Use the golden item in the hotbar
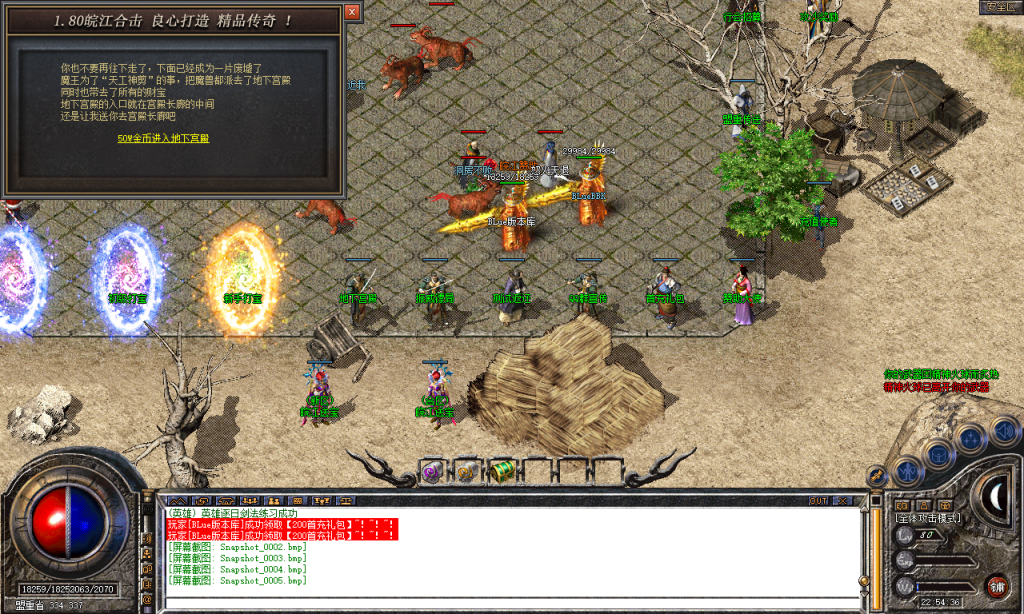 [466, 470]
